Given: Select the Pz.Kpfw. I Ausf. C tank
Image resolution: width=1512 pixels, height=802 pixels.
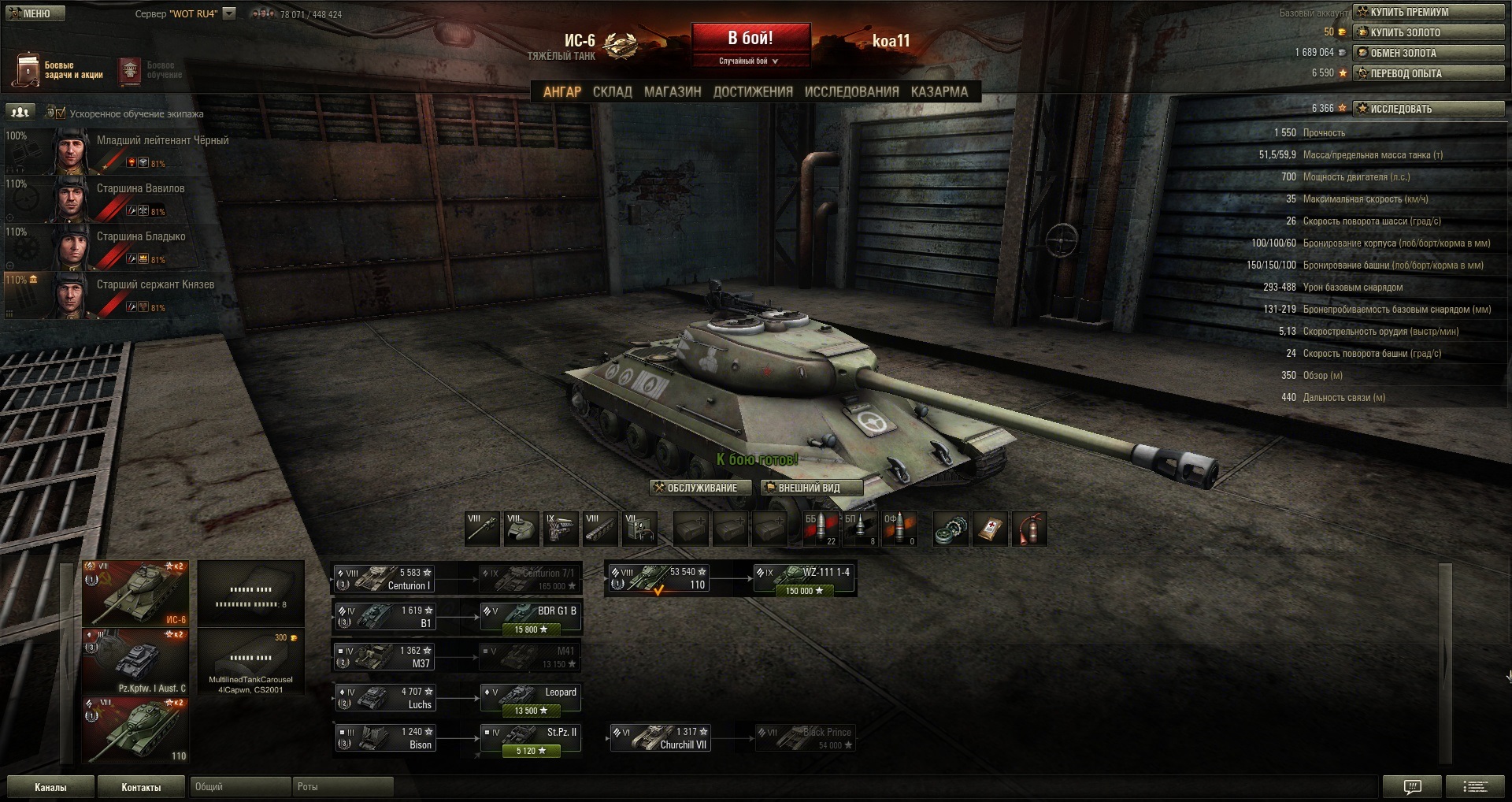Looking at the screenshot, I should (135, 662).
